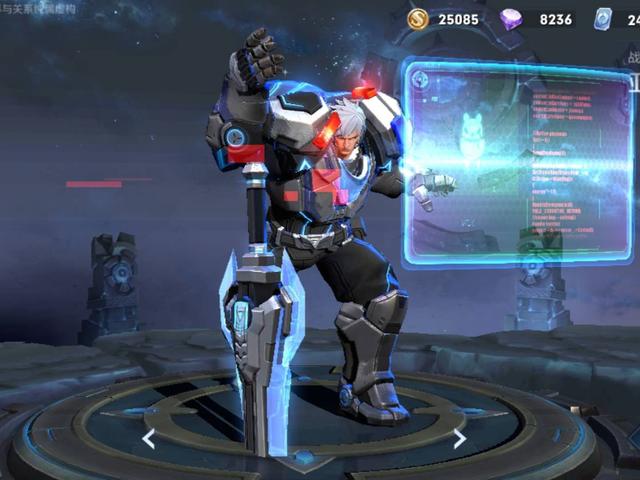
Task: Show the previous hero with the left arrow
Action: [x=149, y=438]
